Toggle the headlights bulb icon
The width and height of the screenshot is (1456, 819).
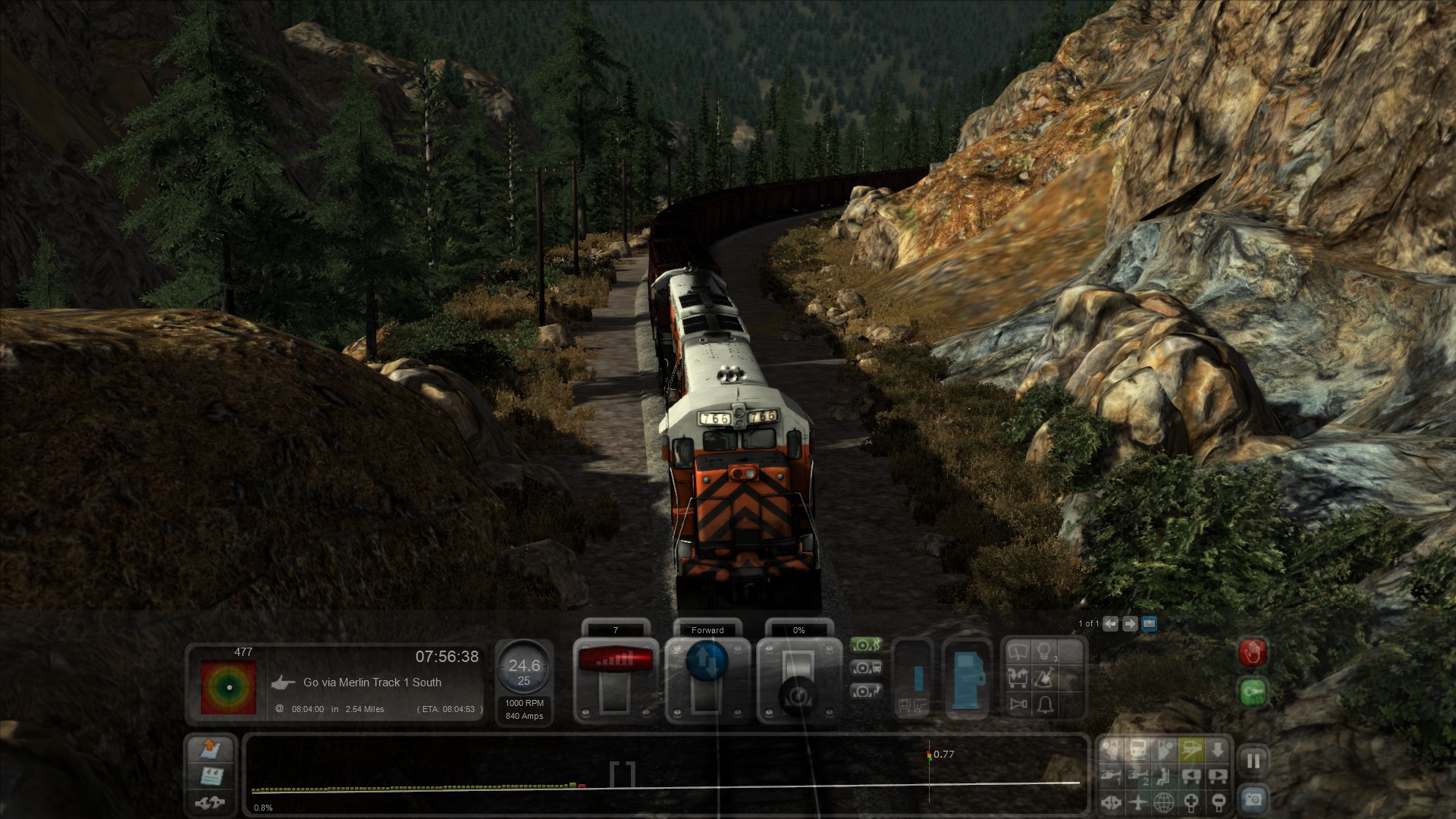point(1045,652)
